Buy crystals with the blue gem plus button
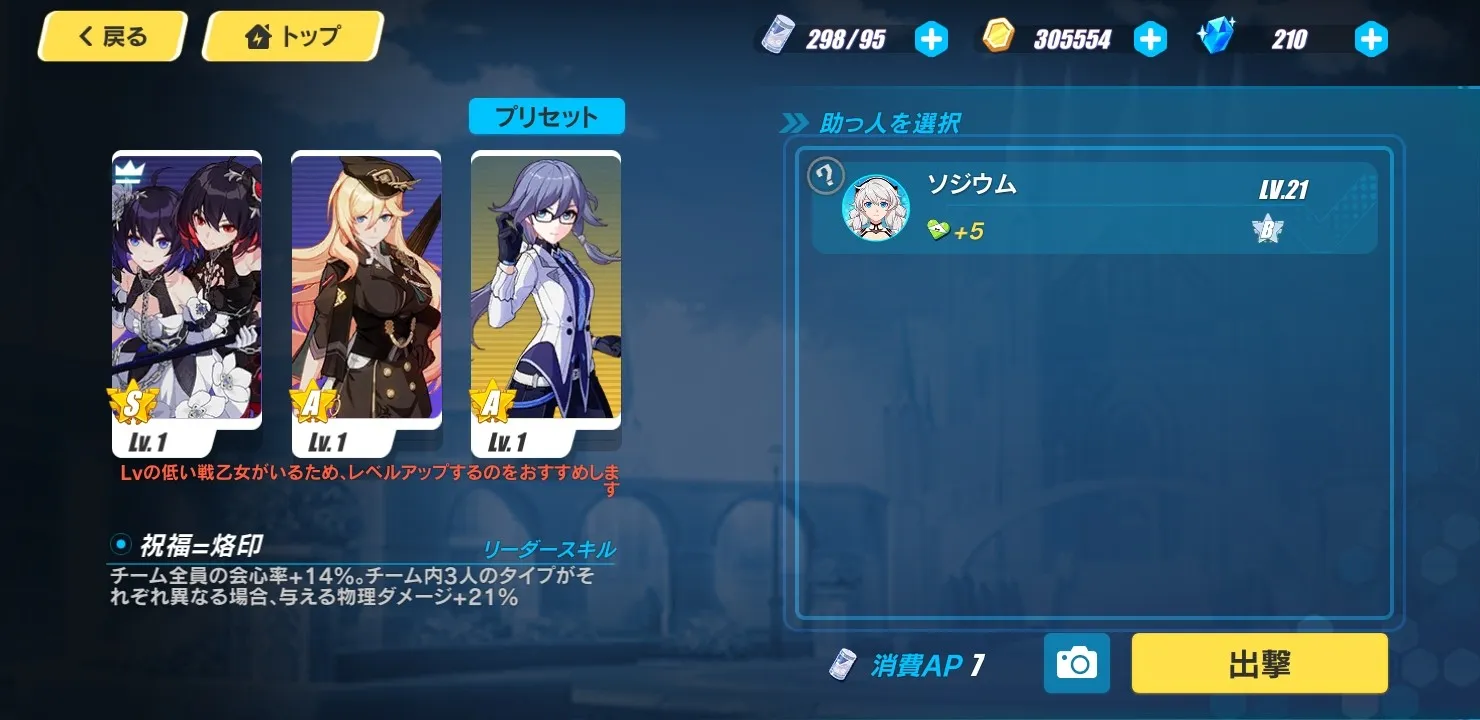This screenshot has width=1480, height=720. 1370,39
